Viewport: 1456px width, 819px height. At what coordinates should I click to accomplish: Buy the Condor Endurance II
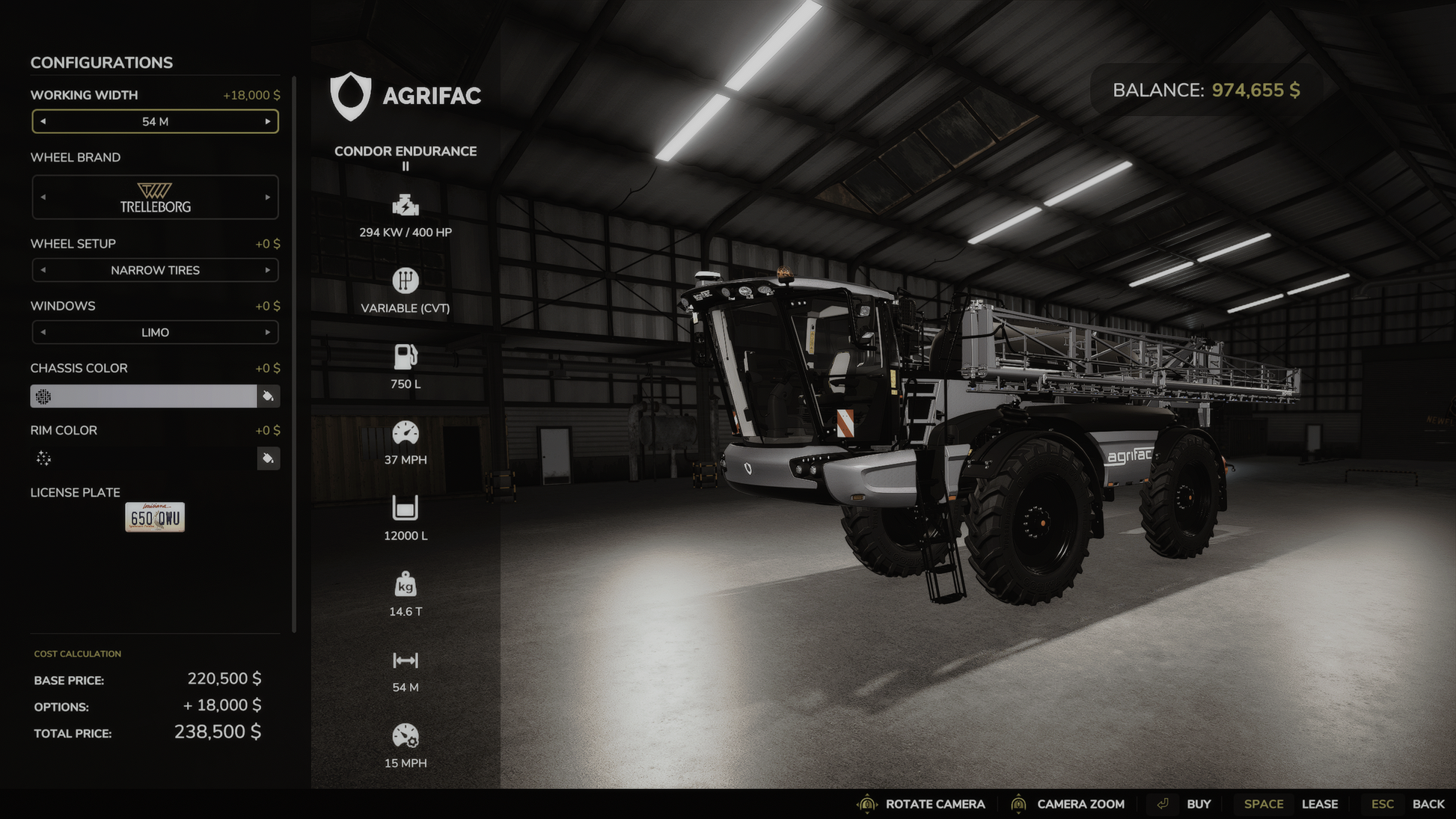[x=1198, y=804]
